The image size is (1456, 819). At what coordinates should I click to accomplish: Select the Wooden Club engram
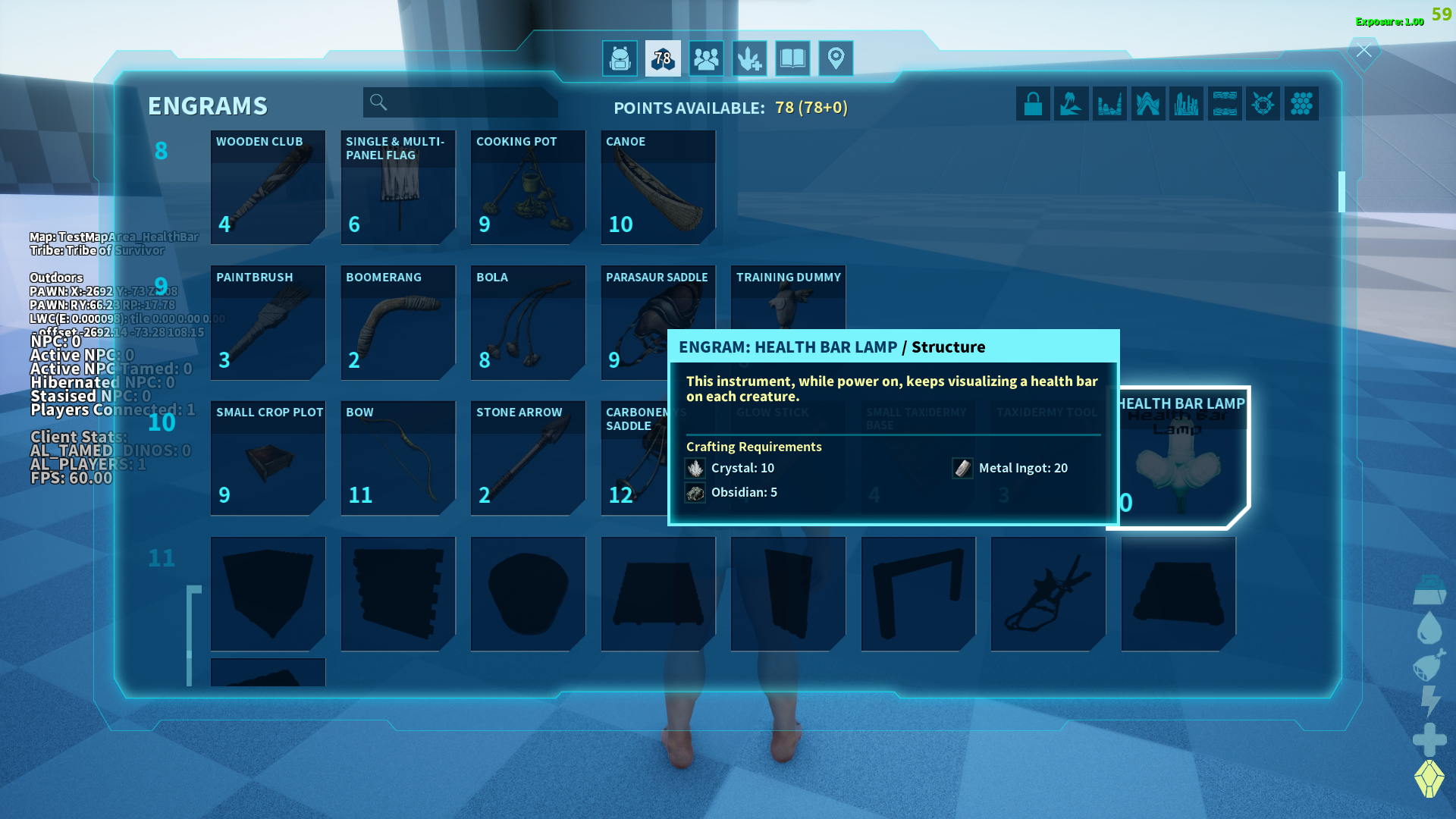268,187
